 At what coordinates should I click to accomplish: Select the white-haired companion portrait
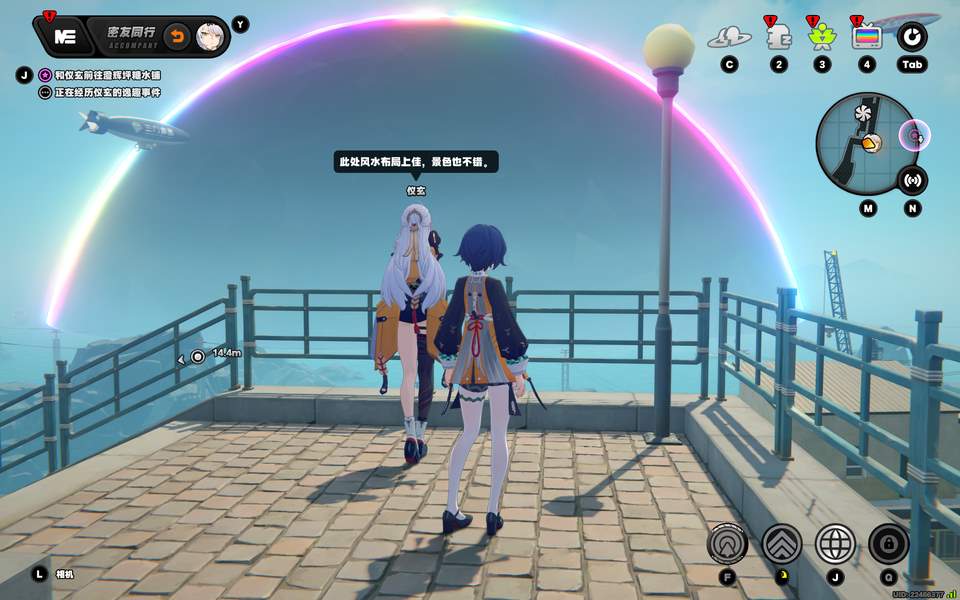click(x=210, y=37)
